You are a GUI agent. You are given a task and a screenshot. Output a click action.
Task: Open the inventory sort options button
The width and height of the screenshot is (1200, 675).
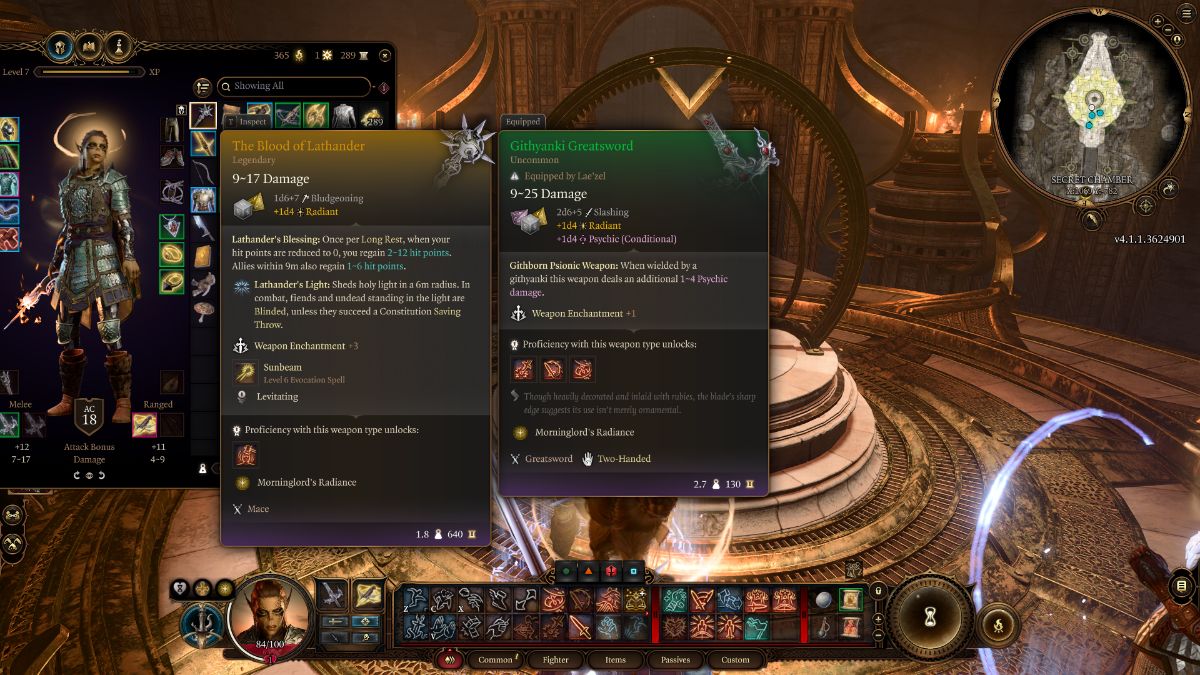pyautogui.click(x=203, y=87)
